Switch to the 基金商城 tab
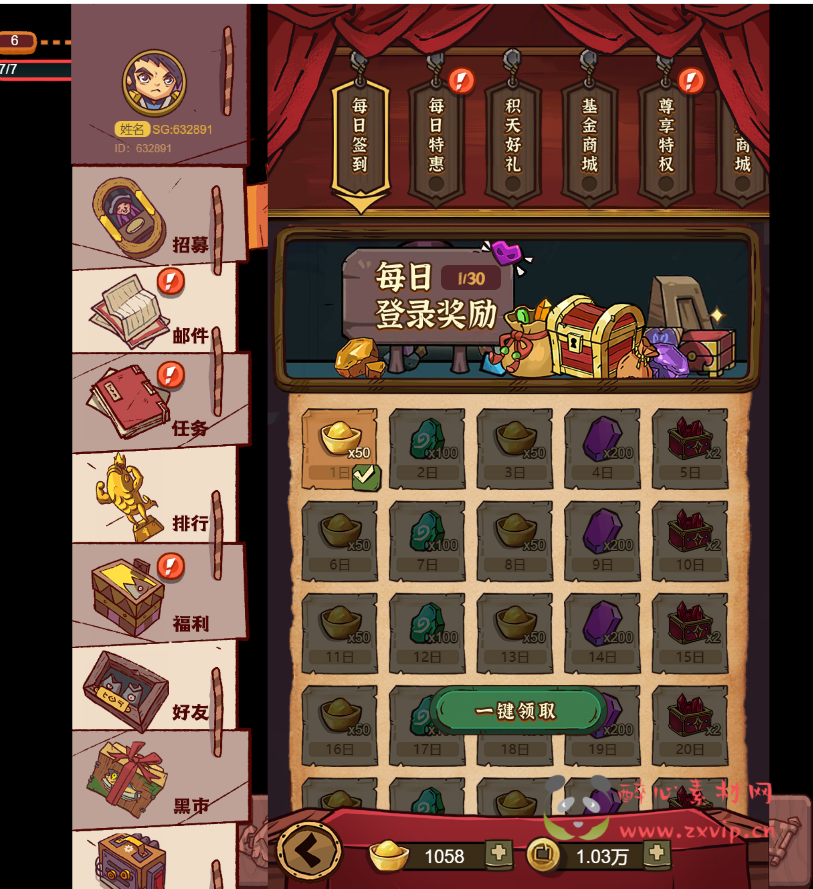813x889 pixels. pos(589,135)
